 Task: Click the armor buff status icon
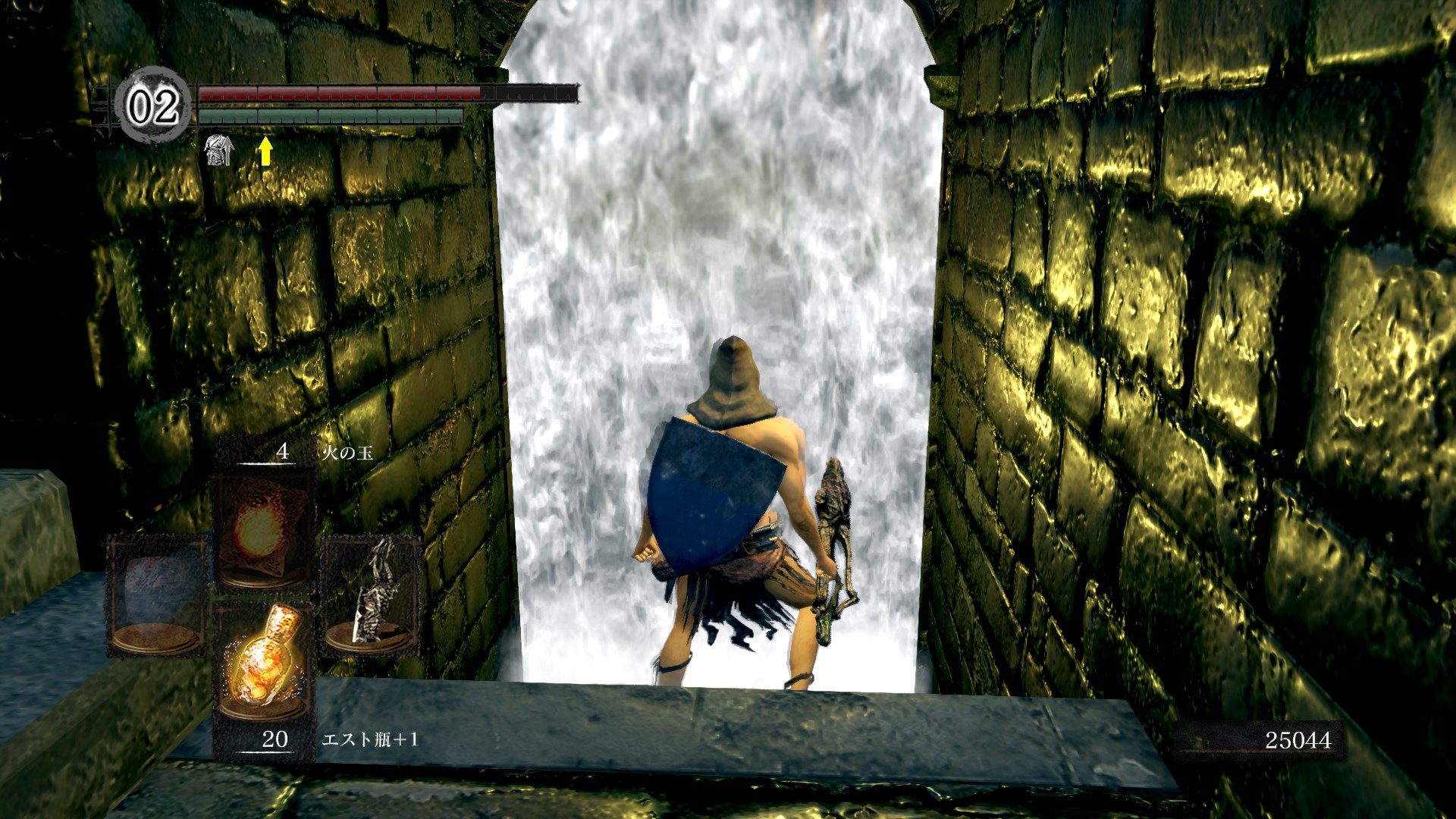click(219, 150)
